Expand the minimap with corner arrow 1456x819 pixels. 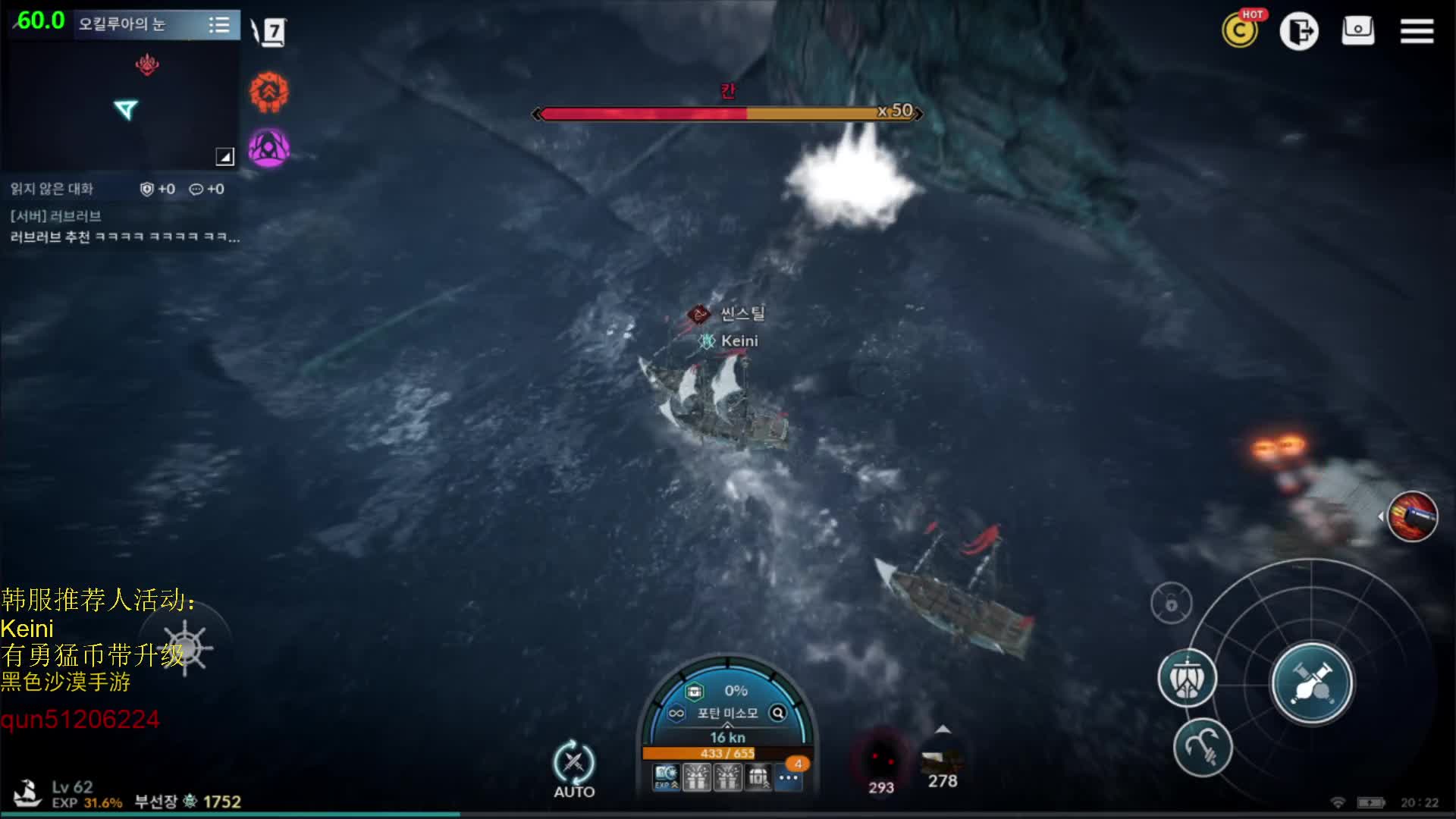pyautogui.click(x=224, y=156)
